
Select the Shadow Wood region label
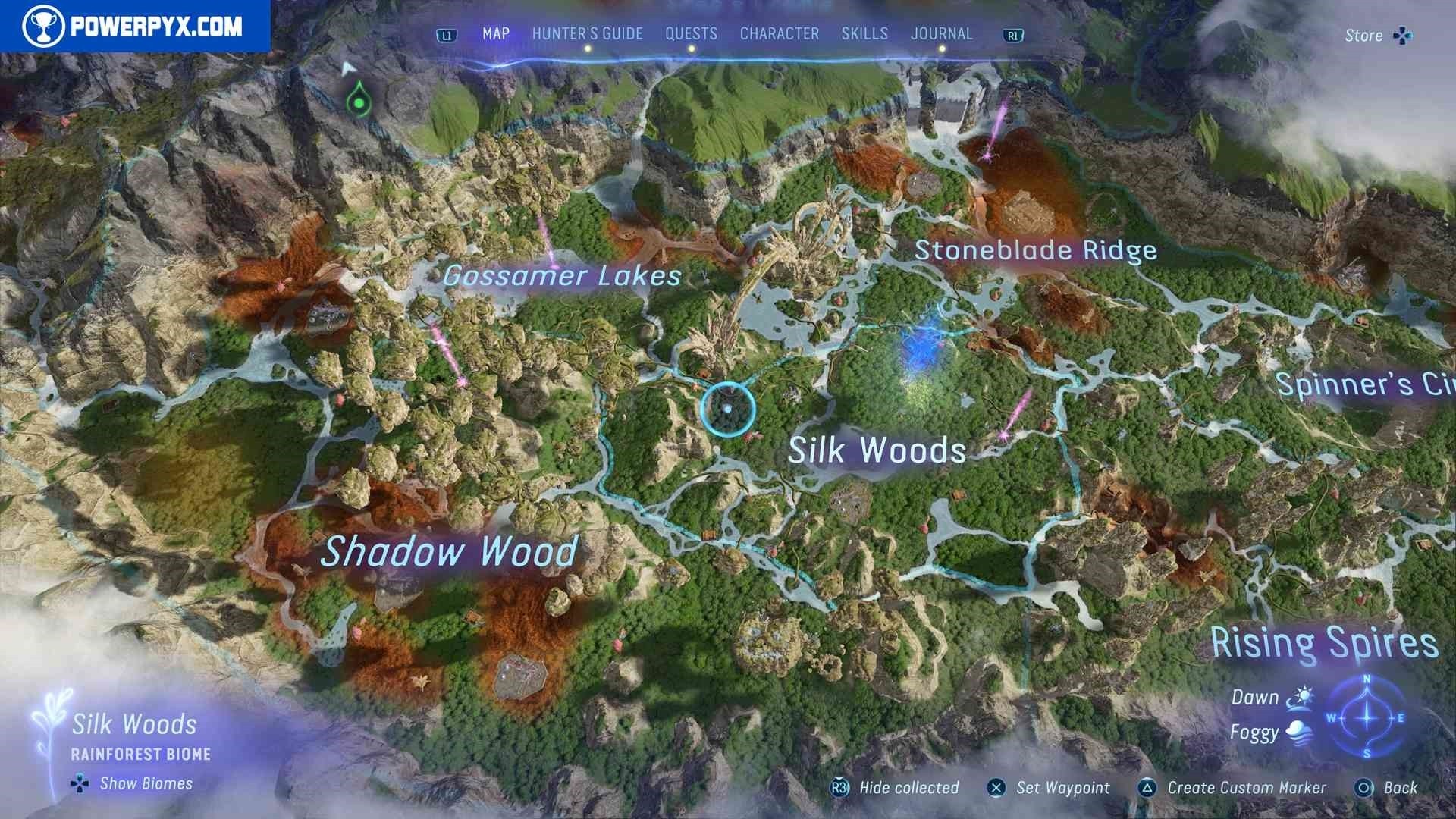[449, 551]
